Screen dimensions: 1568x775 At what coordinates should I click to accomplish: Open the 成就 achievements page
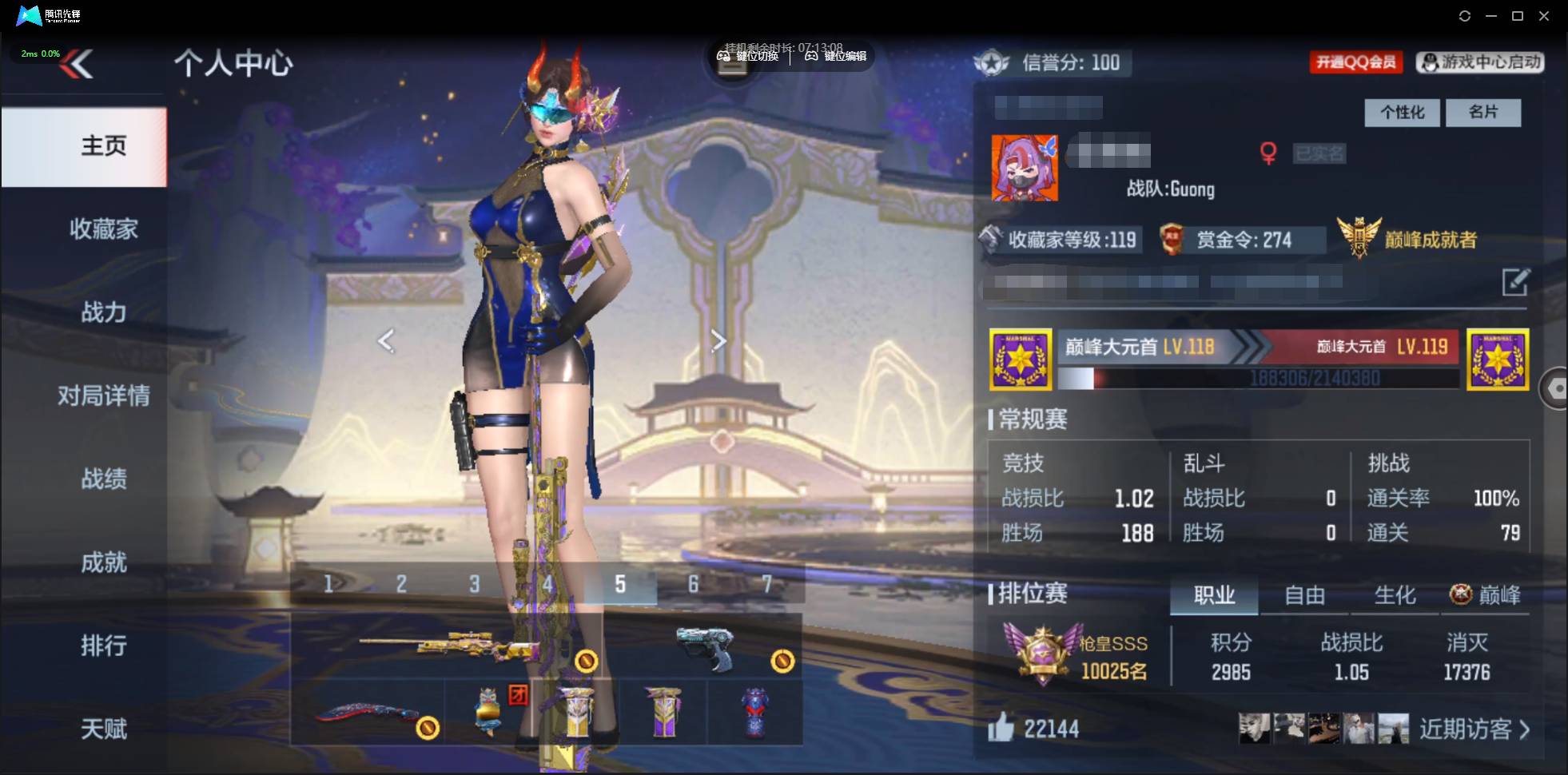coord(103,562)
